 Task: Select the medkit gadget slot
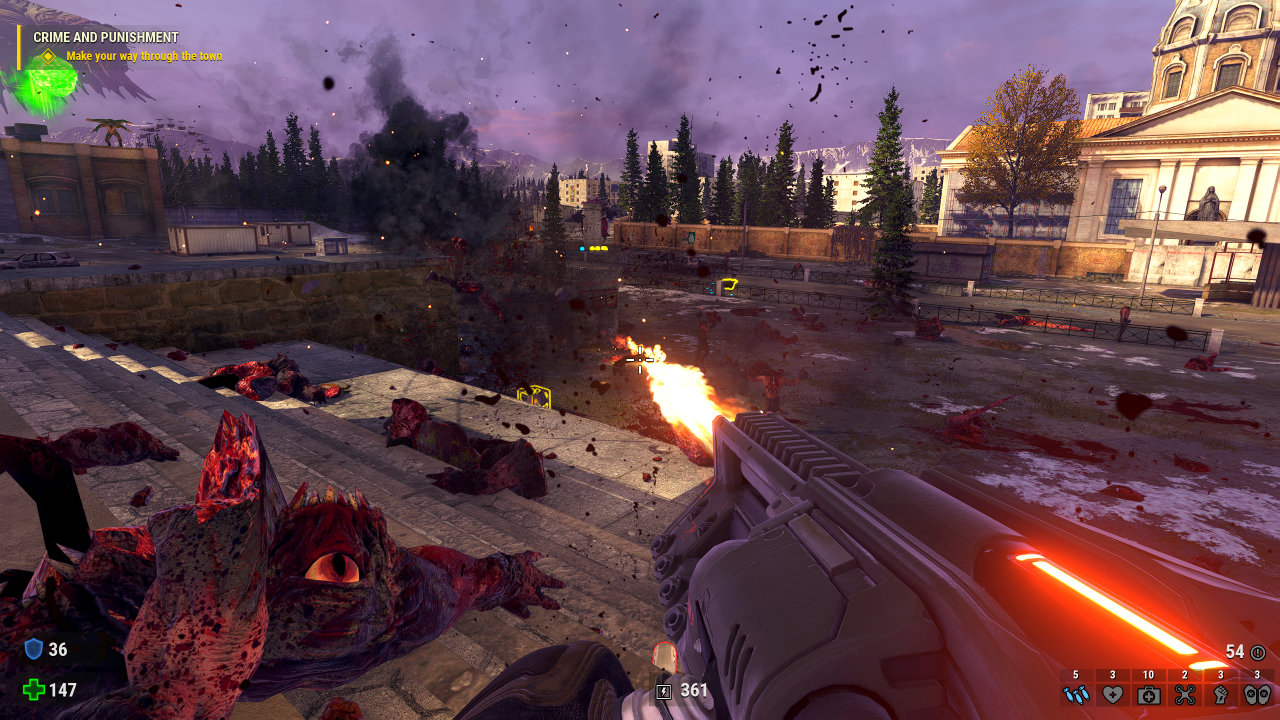point(1148,694)
